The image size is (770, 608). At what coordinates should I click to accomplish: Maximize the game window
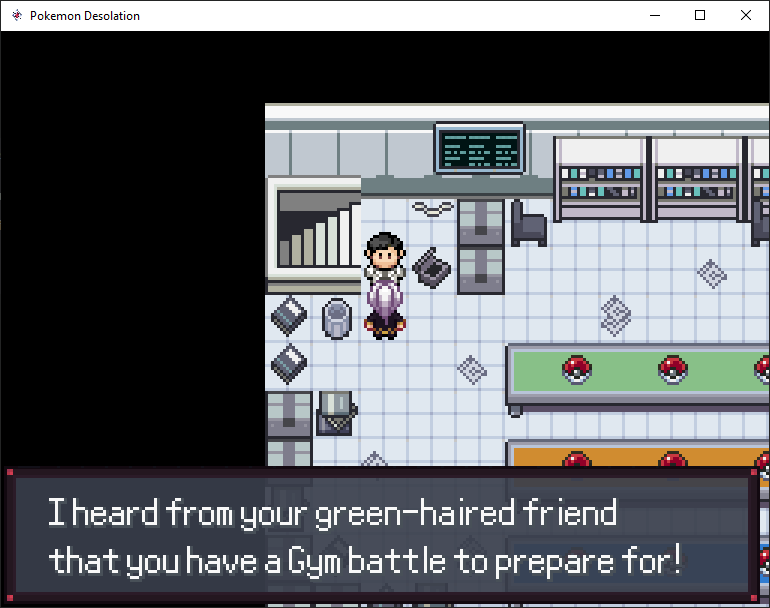[700, 15]
